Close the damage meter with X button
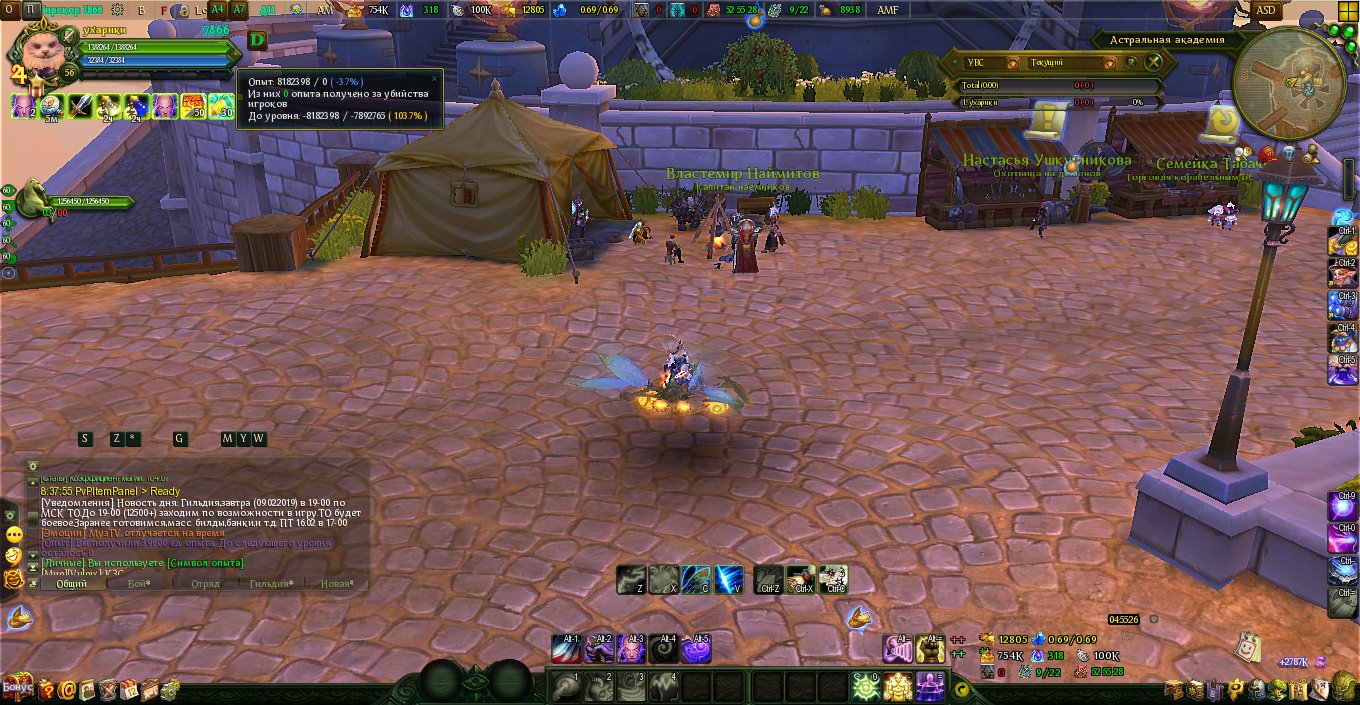The width and height of the screenshot is (1360, 705). pyautogui.click(x=1155, y=62)
